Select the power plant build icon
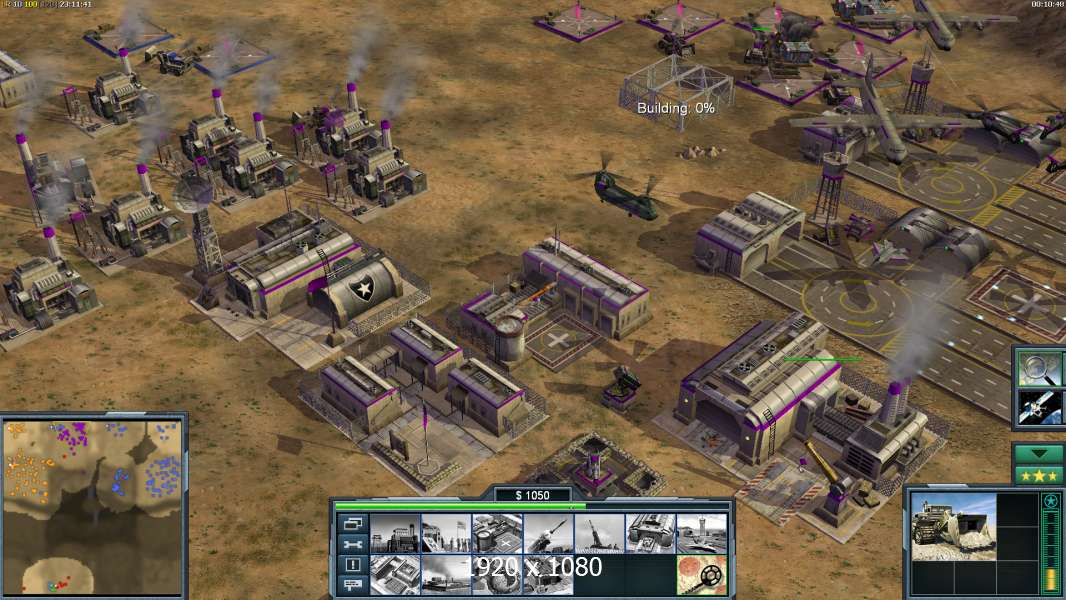The width and height of the screenshot is (1066, 600). pos(394,533)
